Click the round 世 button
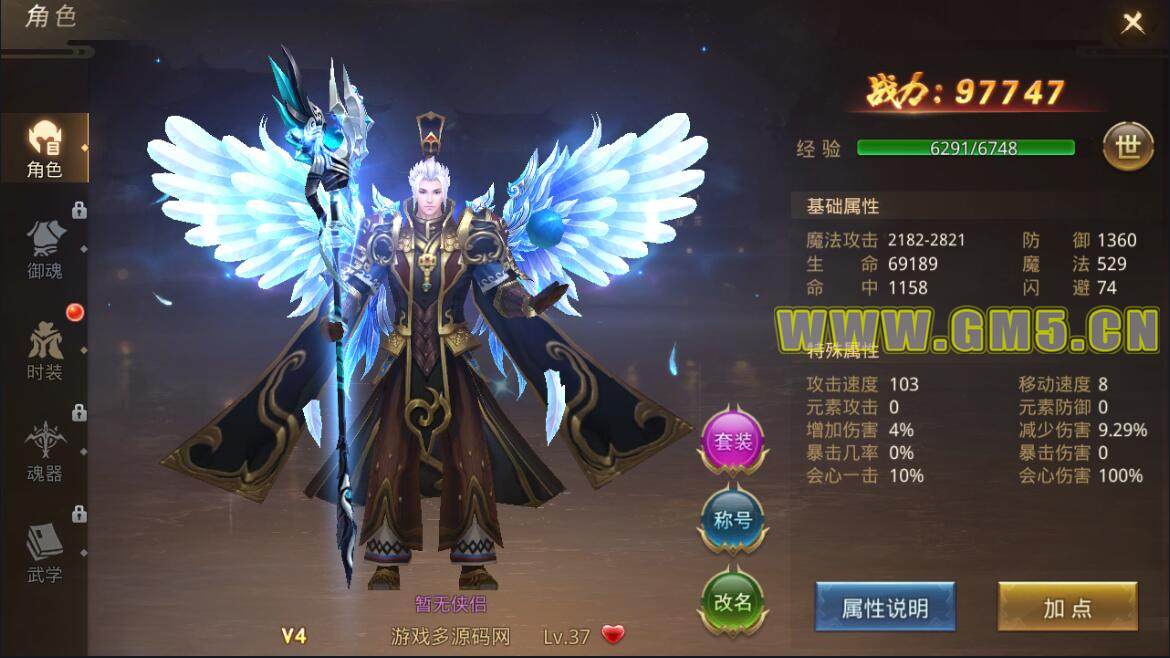 tap(1127, 147)
